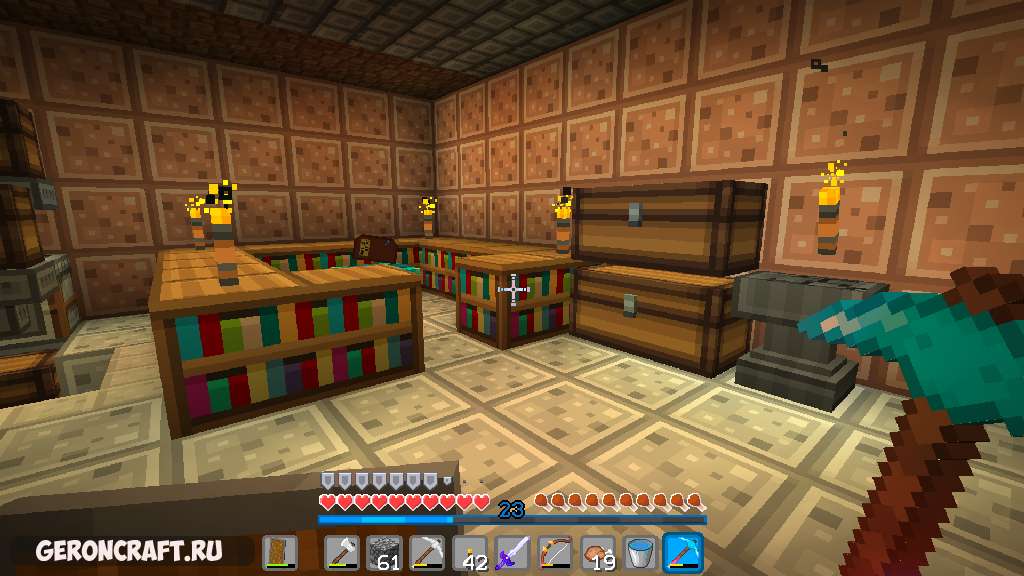Select the bow in the hotbar
The width and height of the screenshot is (1024, 576).
555,553
